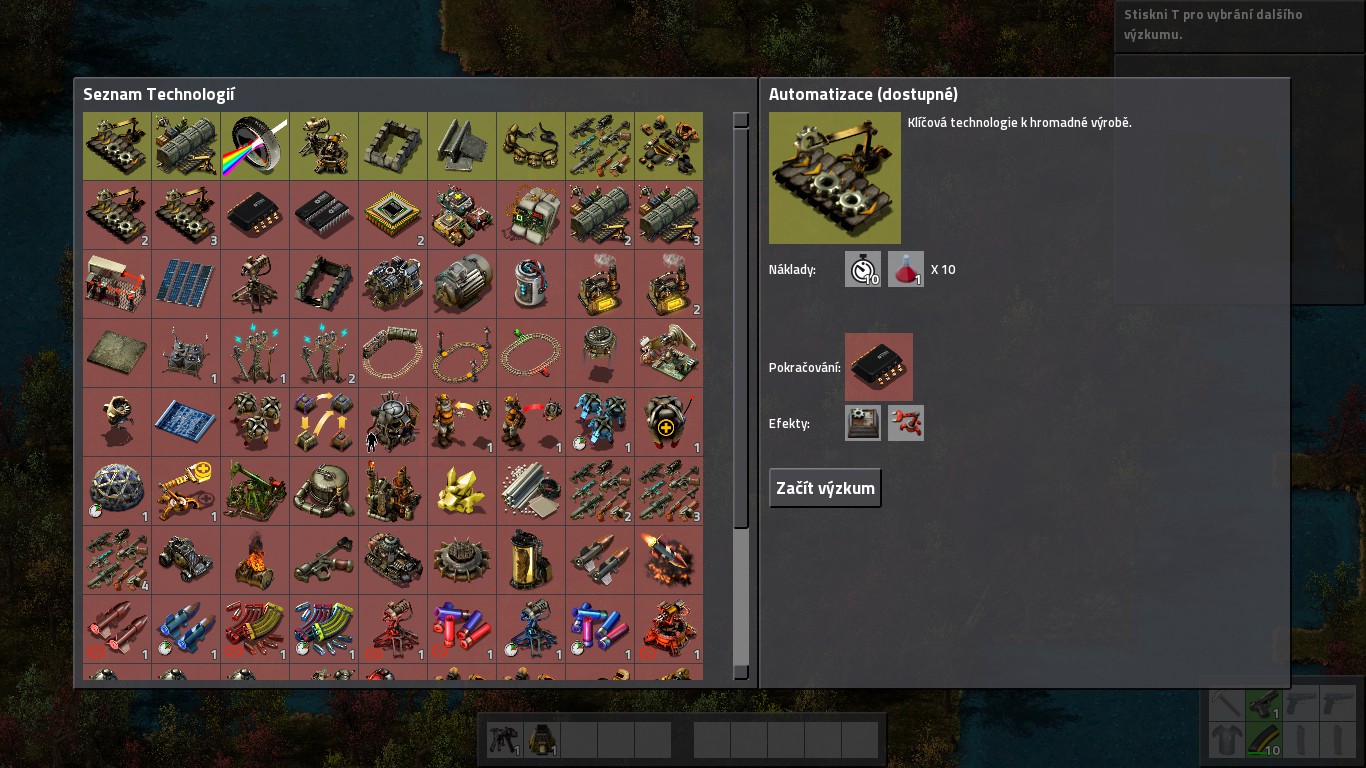The image size is (1366, 768).
Task: Select the green pumpjack oil technology
Action: coord(255,491)
